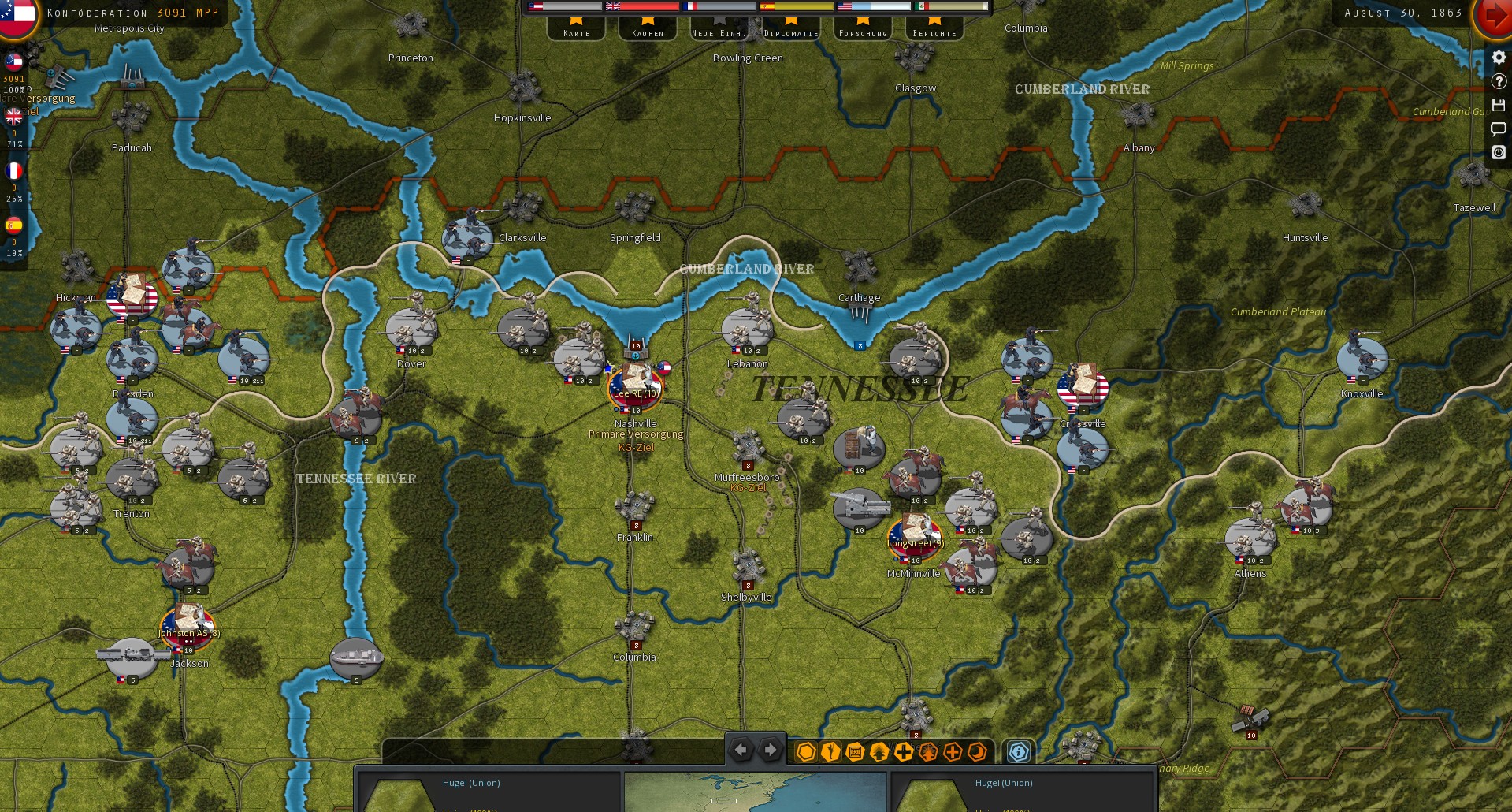Open the Diplomatie menu
Viewport: 1512px width, 812px height.
coord(791,33)
